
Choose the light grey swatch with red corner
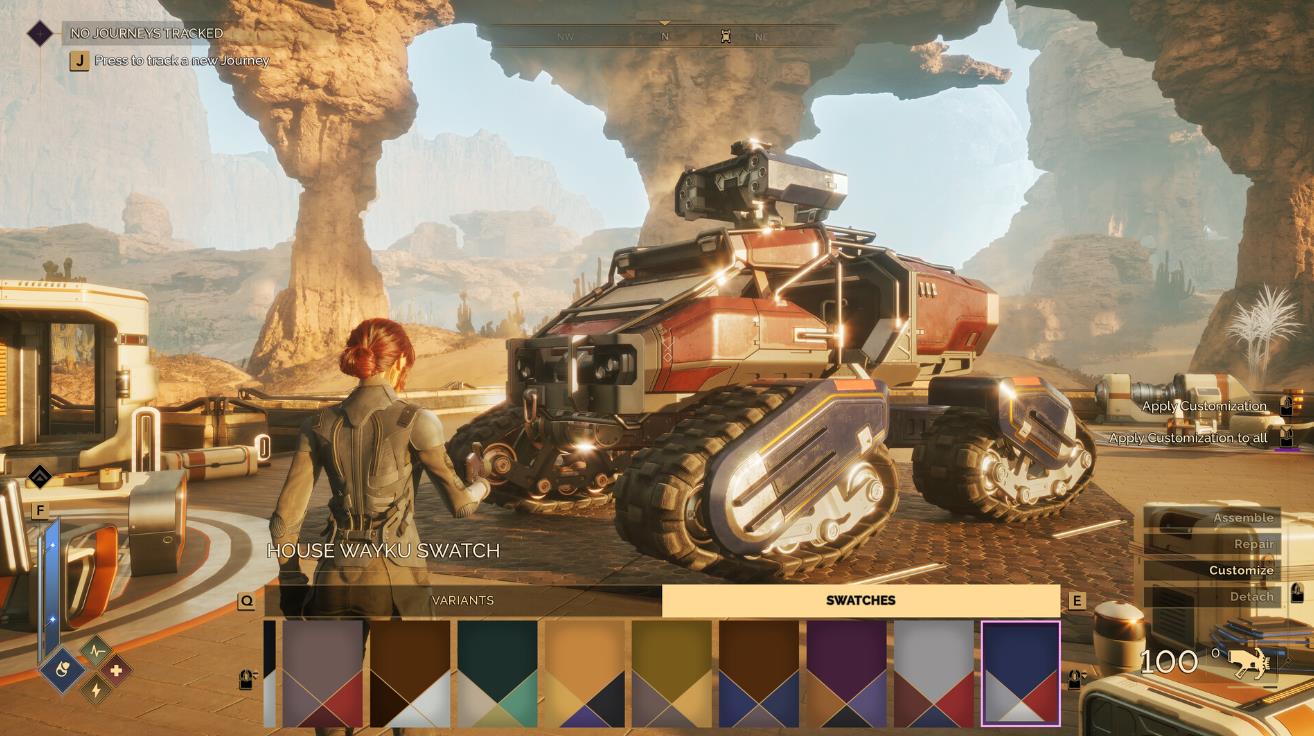click(x=934, y=673)
